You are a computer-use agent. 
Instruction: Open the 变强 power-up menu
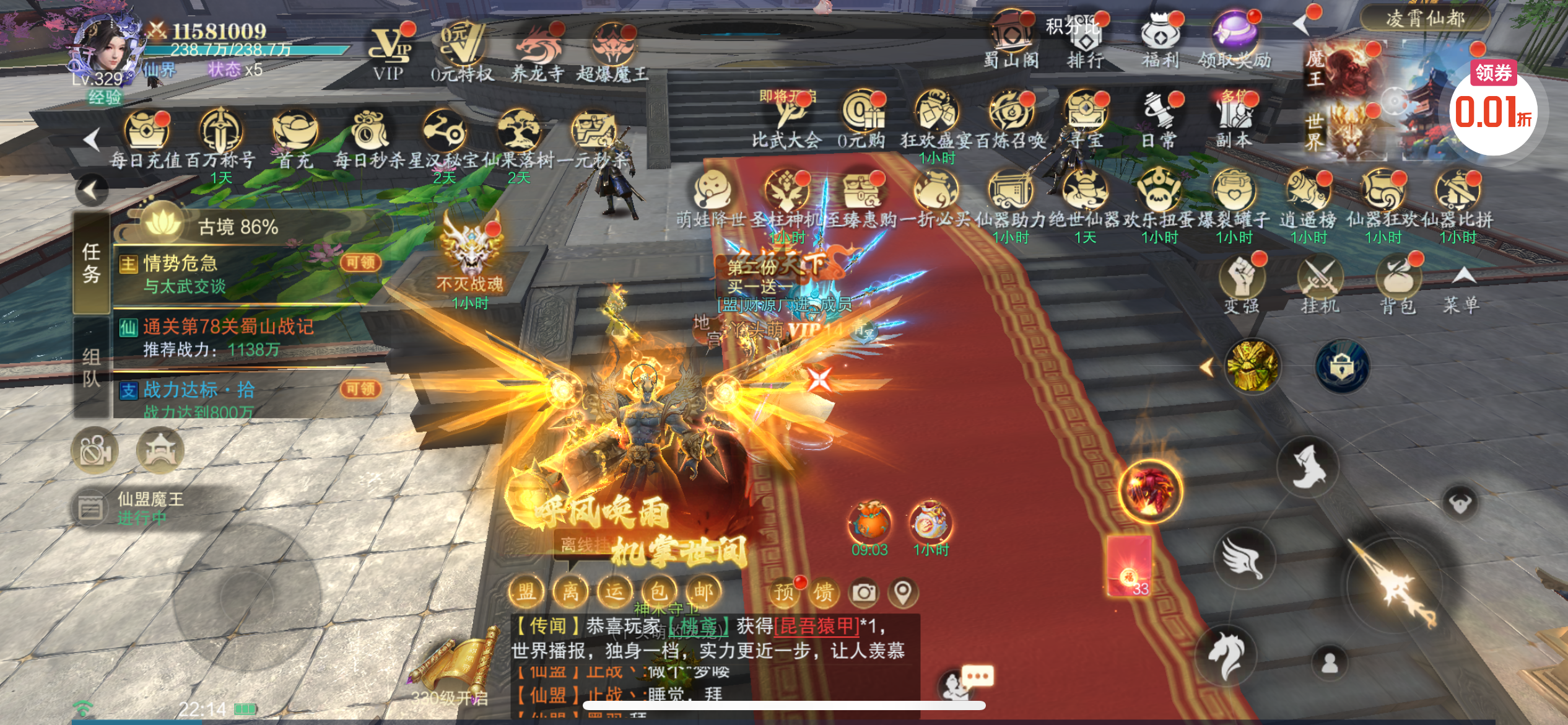pyautogui.click(x=1242, y=284)
